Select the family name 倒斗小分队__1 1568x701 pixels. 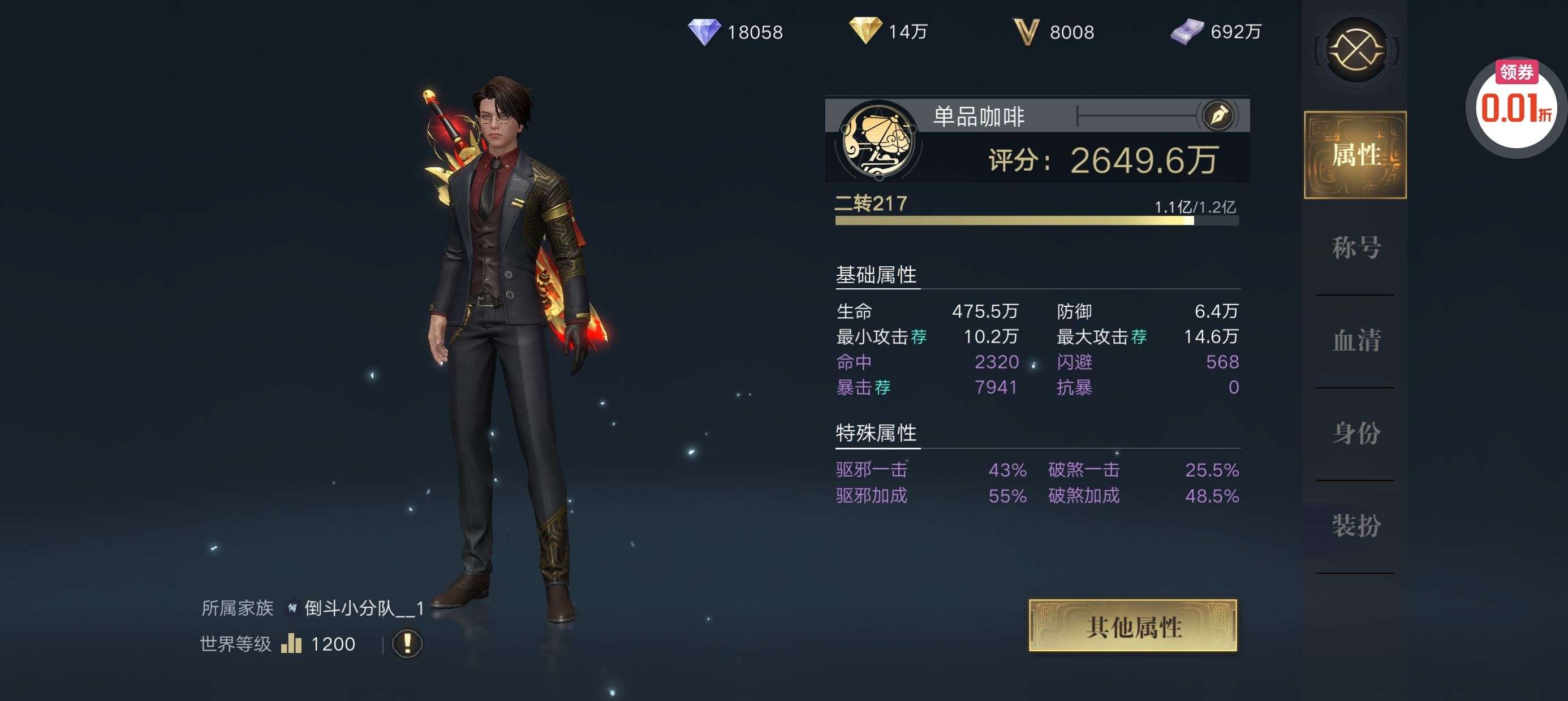point(363,608)
